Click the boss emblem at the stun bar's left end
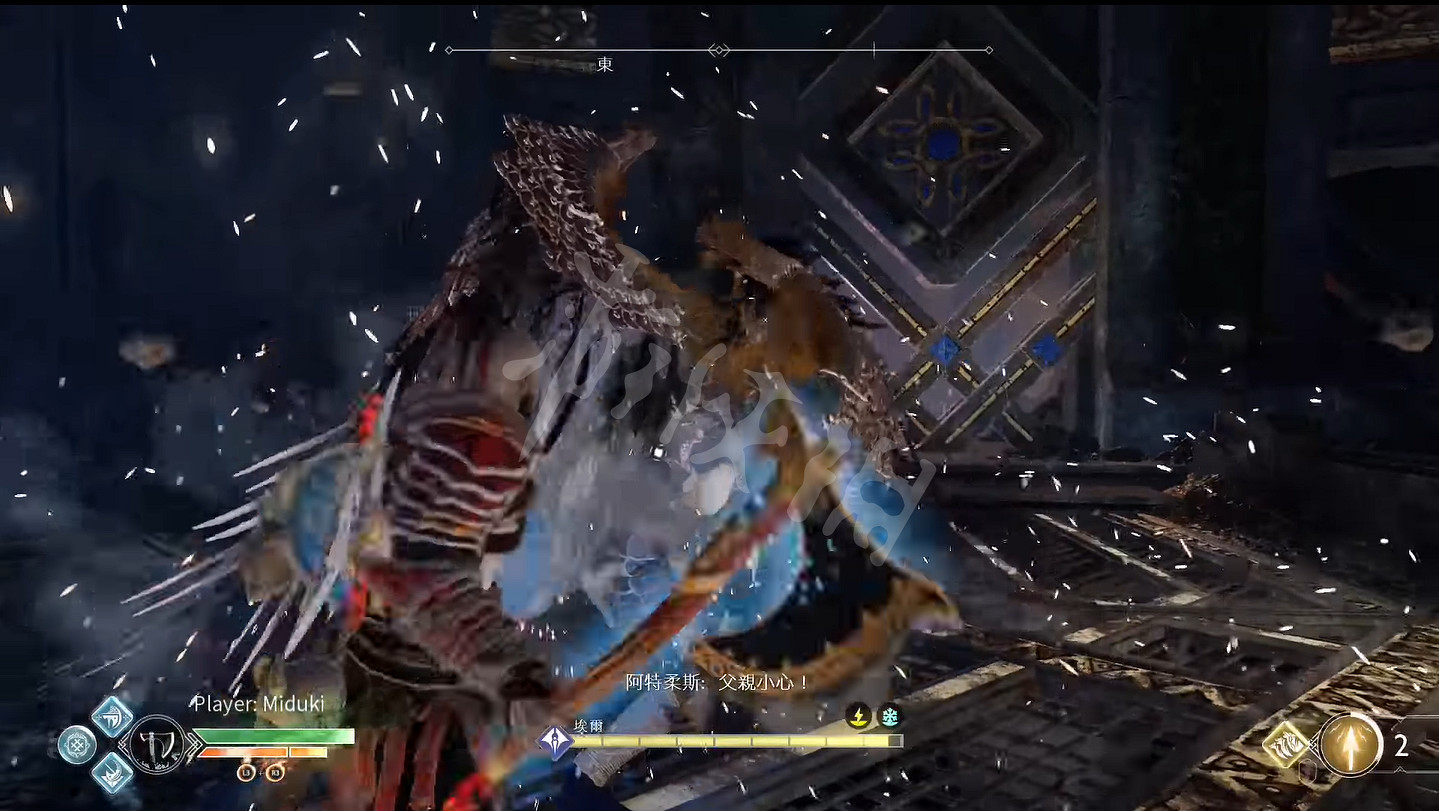Screen dimensions: 1439x811 (x=555, y=740)
